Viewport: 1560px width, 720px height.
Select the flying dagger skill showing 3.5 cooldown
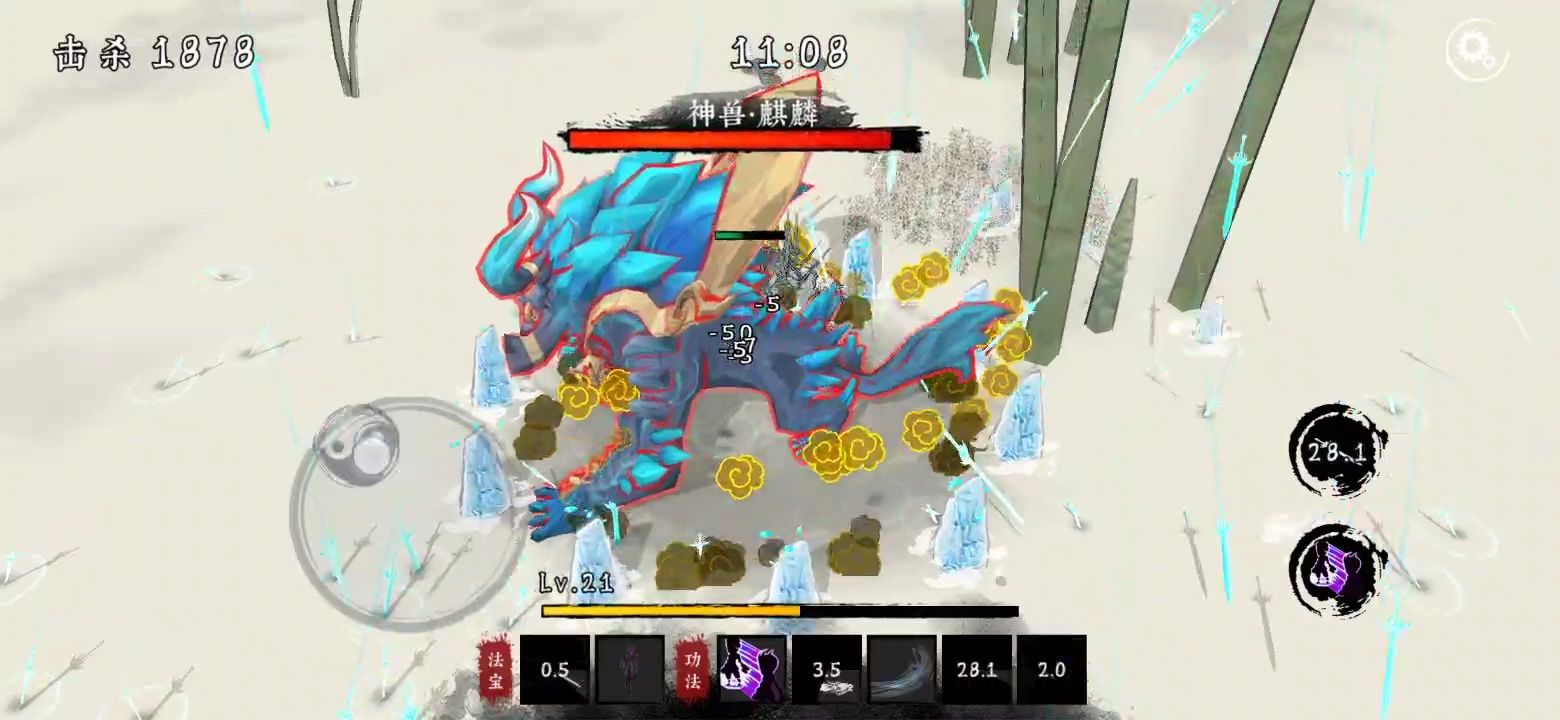pos(826,668)
